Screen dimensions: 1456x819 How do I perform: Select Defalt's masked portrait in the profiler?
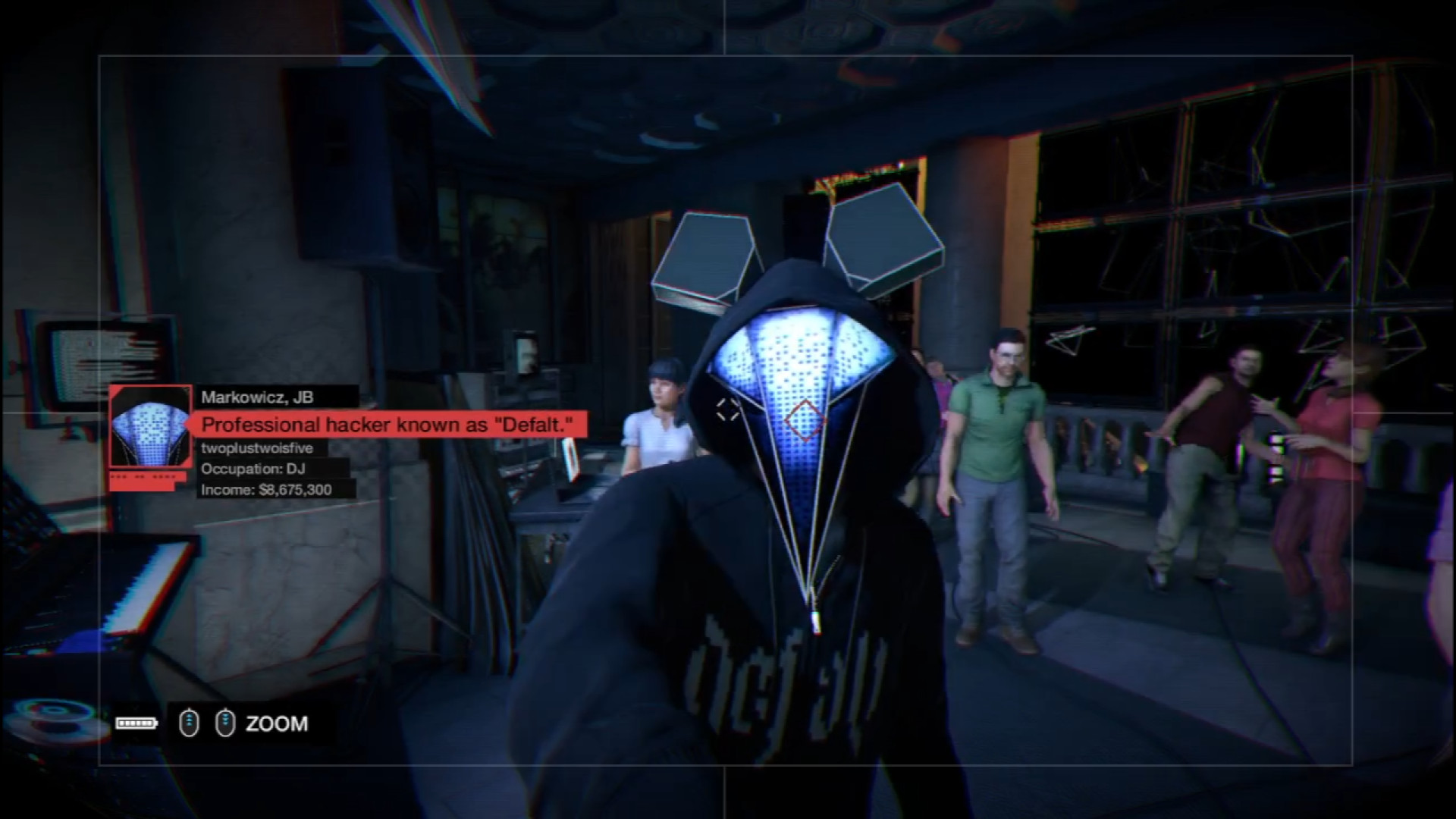point(149,427)
